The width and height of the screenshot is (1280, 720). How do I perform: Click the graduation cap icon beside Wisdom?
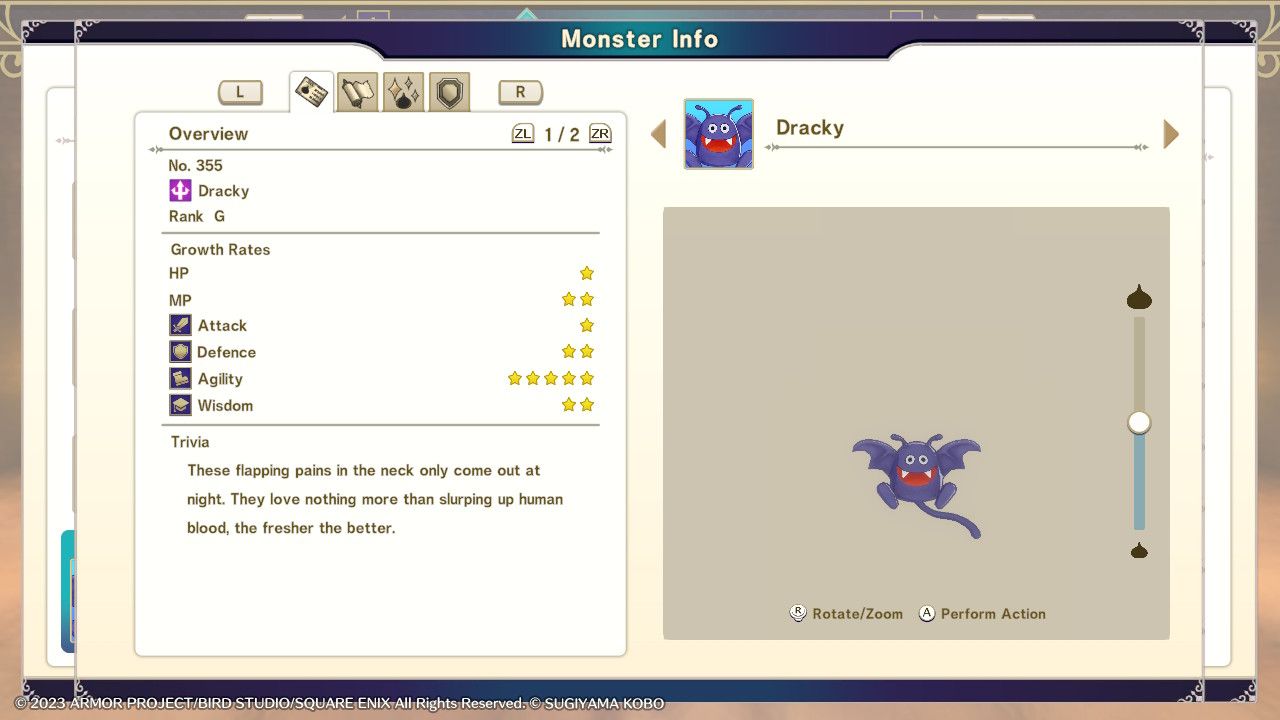(x=181, y=404)
